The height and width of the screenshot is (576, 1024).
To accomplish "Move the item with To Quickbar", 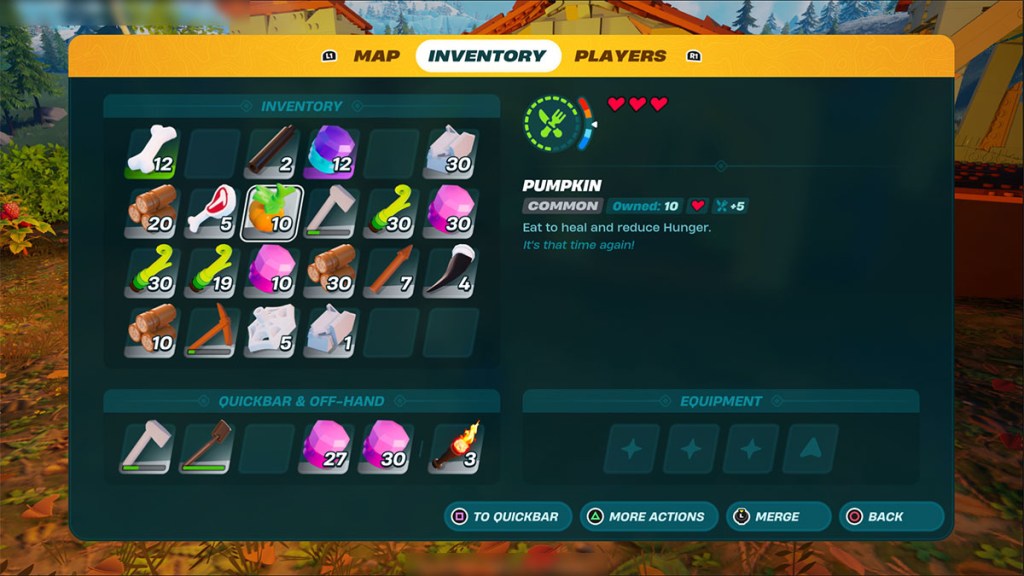I will tap(508, 517).
